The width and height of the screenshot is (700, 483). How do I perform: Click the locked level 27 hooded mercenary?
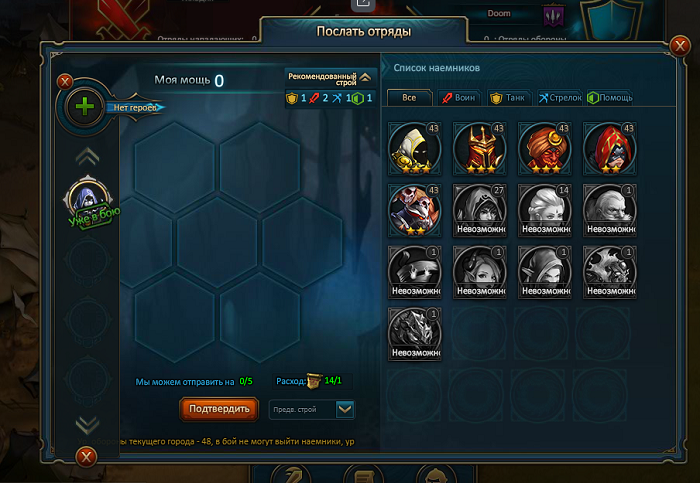478,209
